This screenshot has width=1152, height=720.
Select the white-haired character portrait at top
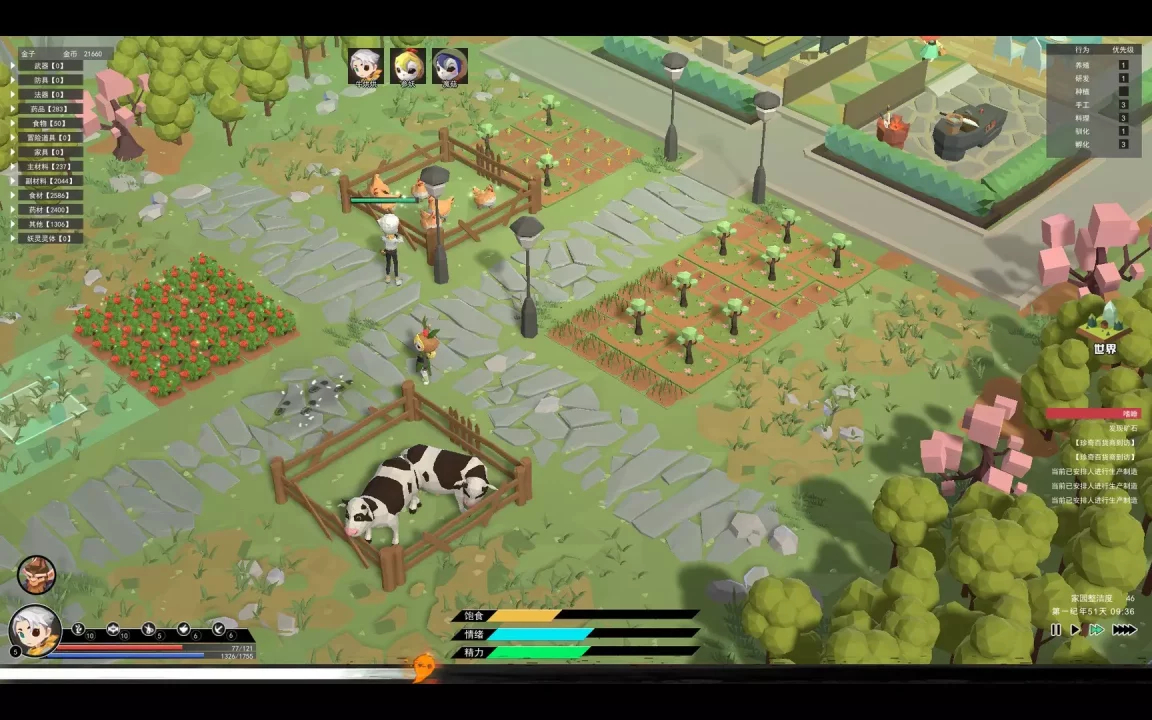[365, 66]
